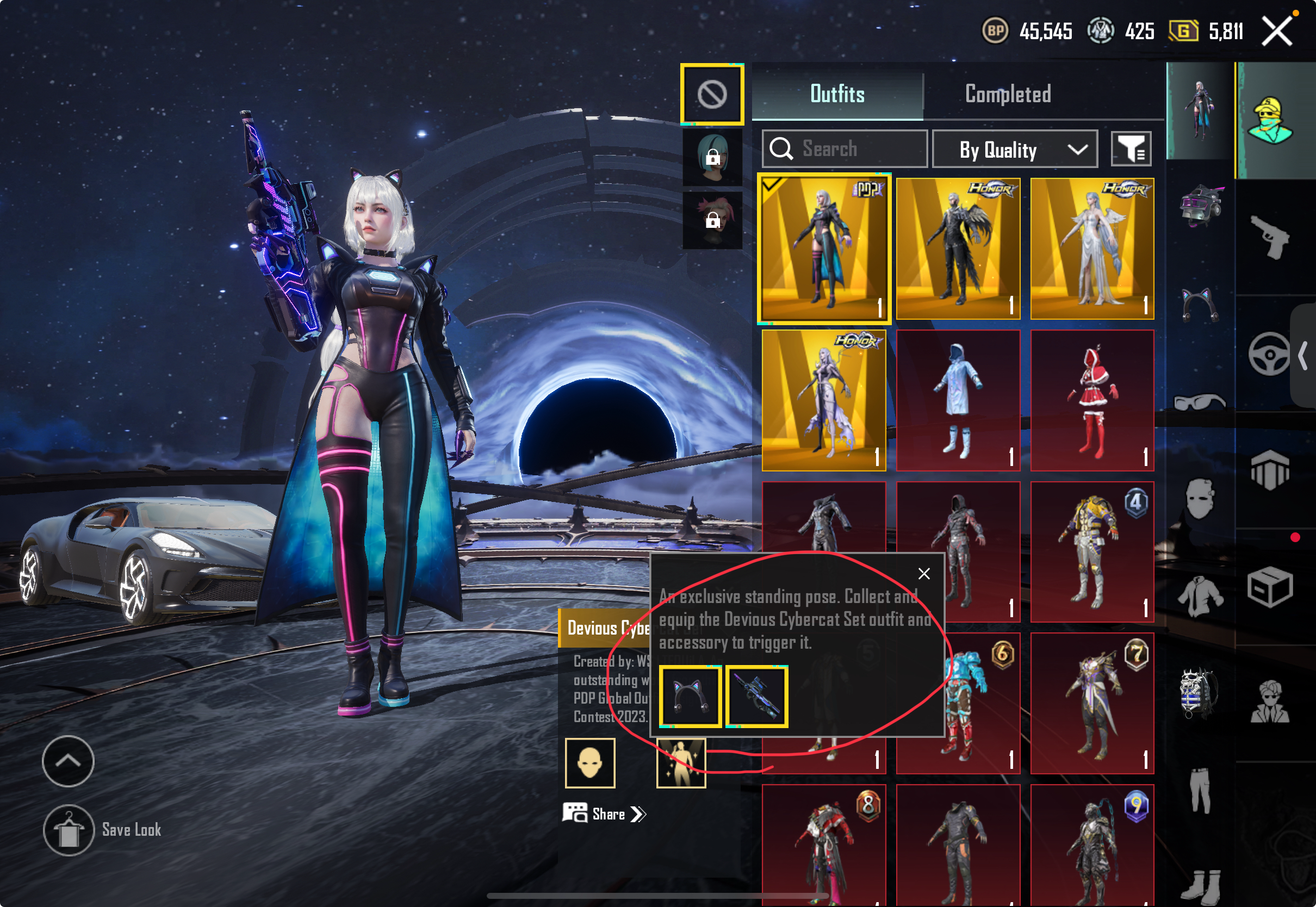Save the current look
This screenshot has width=1316, height=907.
(69, 830)
